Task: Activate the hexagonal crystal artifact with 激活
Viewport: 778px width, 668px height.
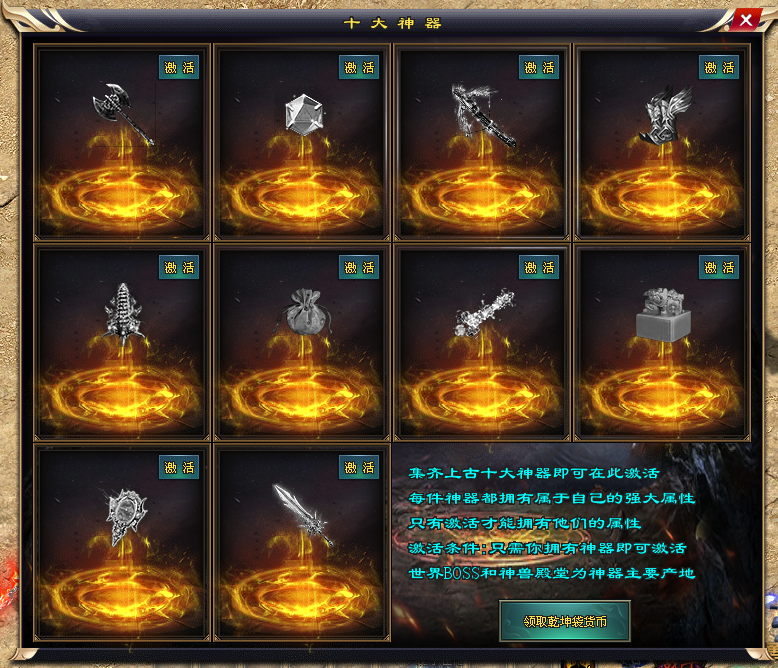Action: [x=359, y=68]
